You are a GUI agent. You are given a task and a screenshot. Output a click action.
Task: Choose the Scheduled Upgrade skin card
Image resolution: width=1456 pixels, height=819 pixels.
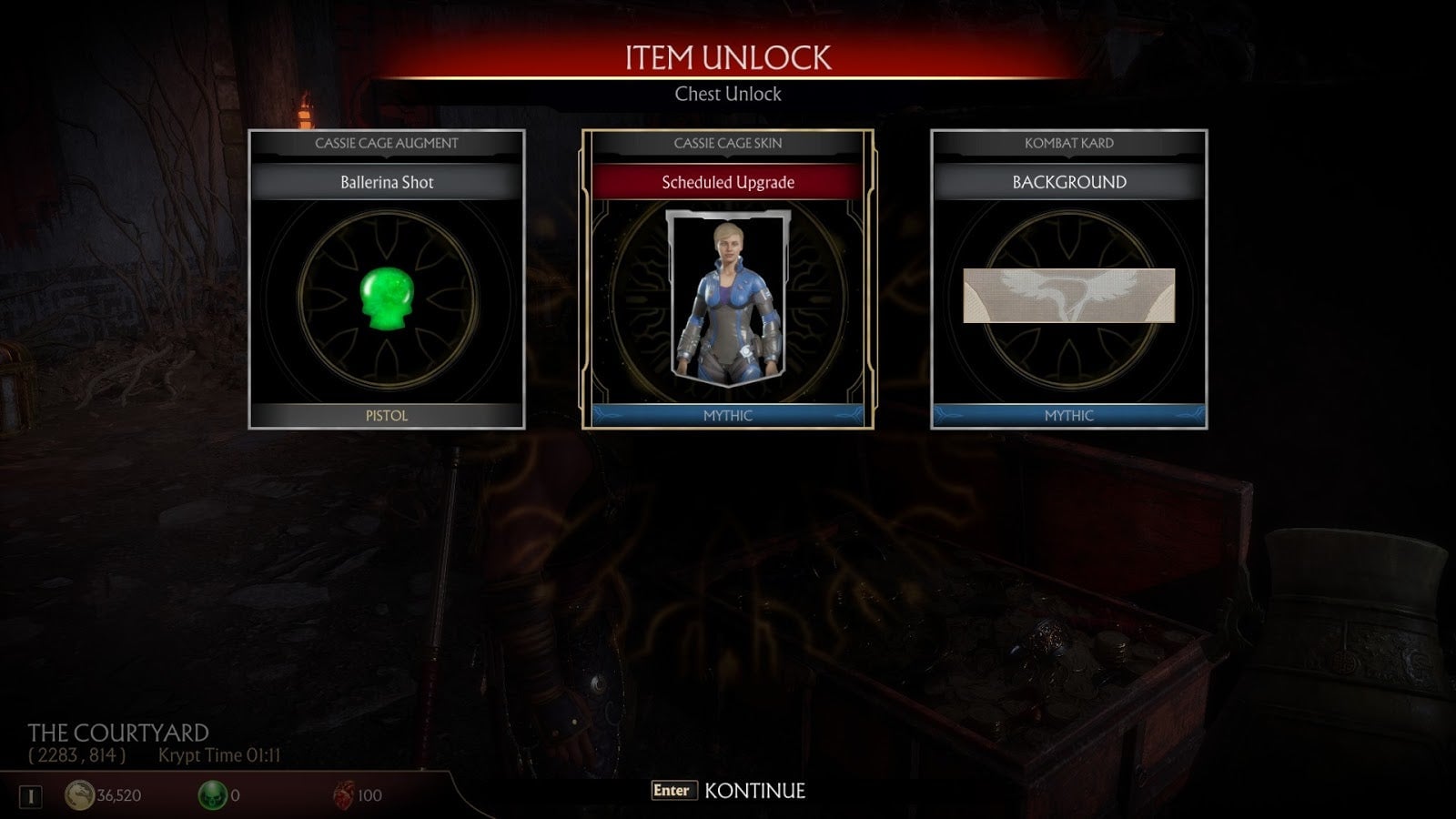click(728, 279)
